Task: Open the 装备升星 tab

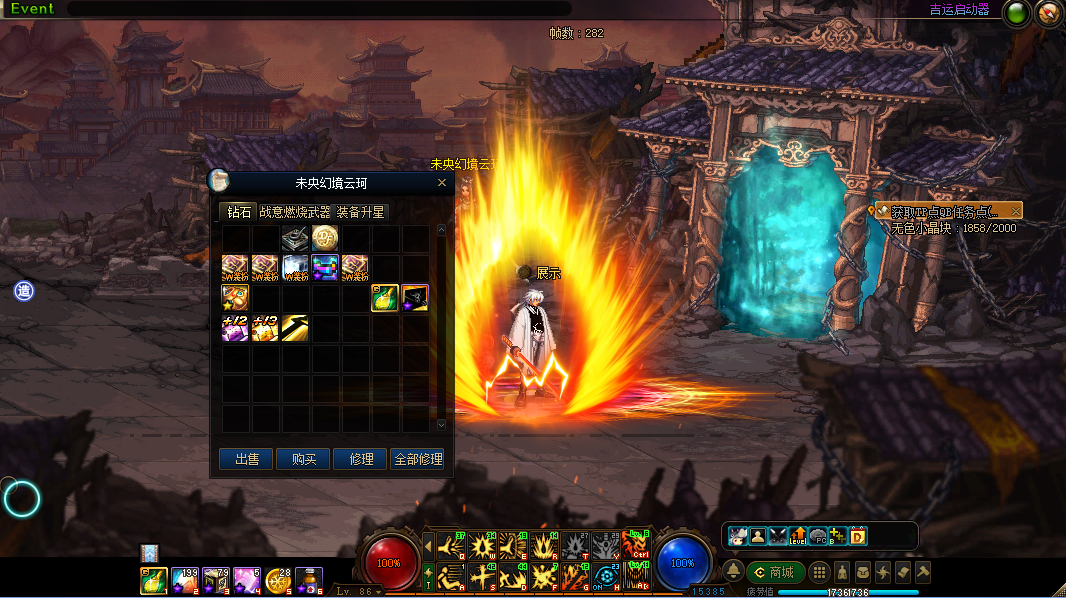Action: tap(360, 212)
